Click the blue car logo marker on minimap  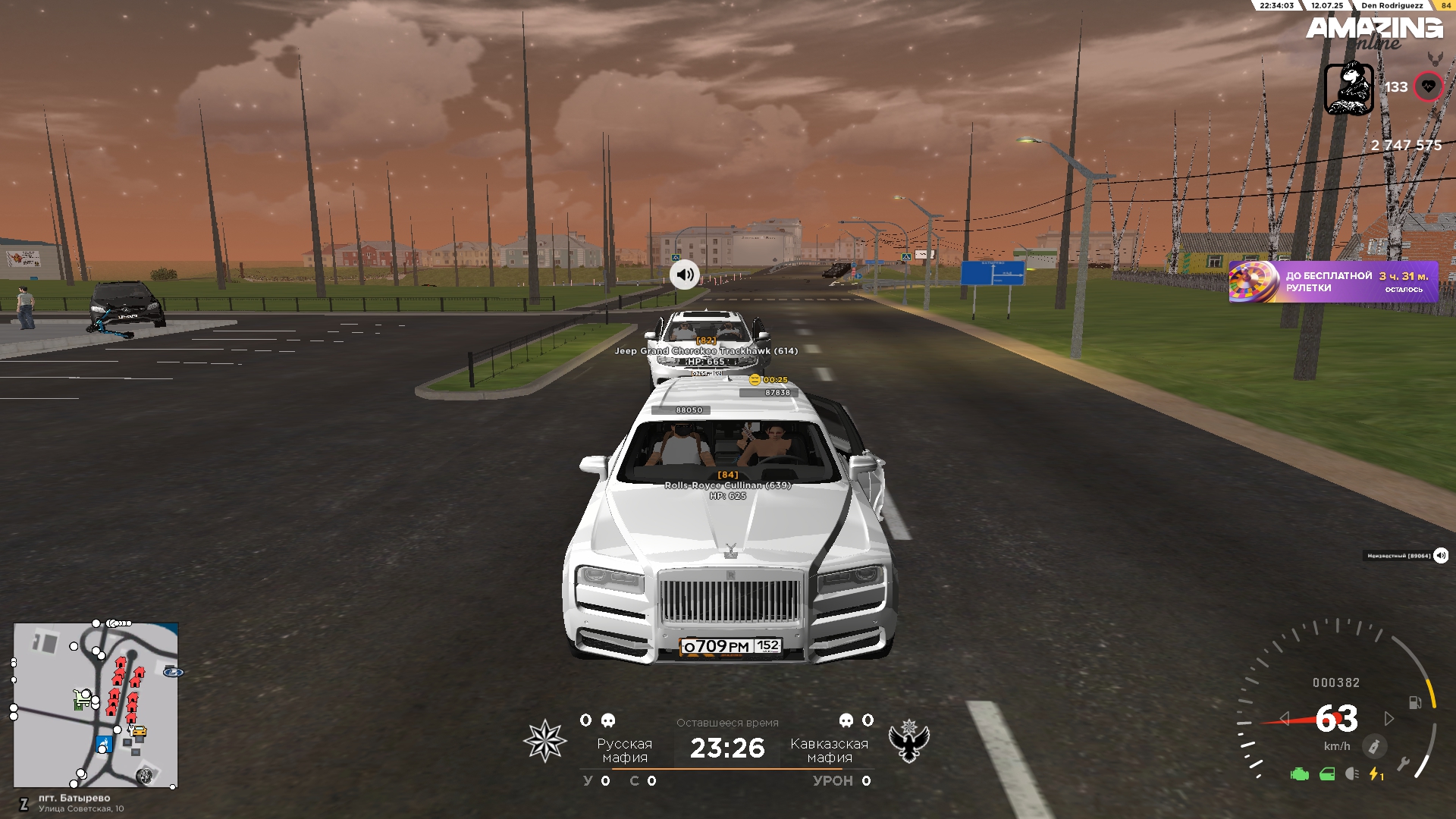point(173,672)
